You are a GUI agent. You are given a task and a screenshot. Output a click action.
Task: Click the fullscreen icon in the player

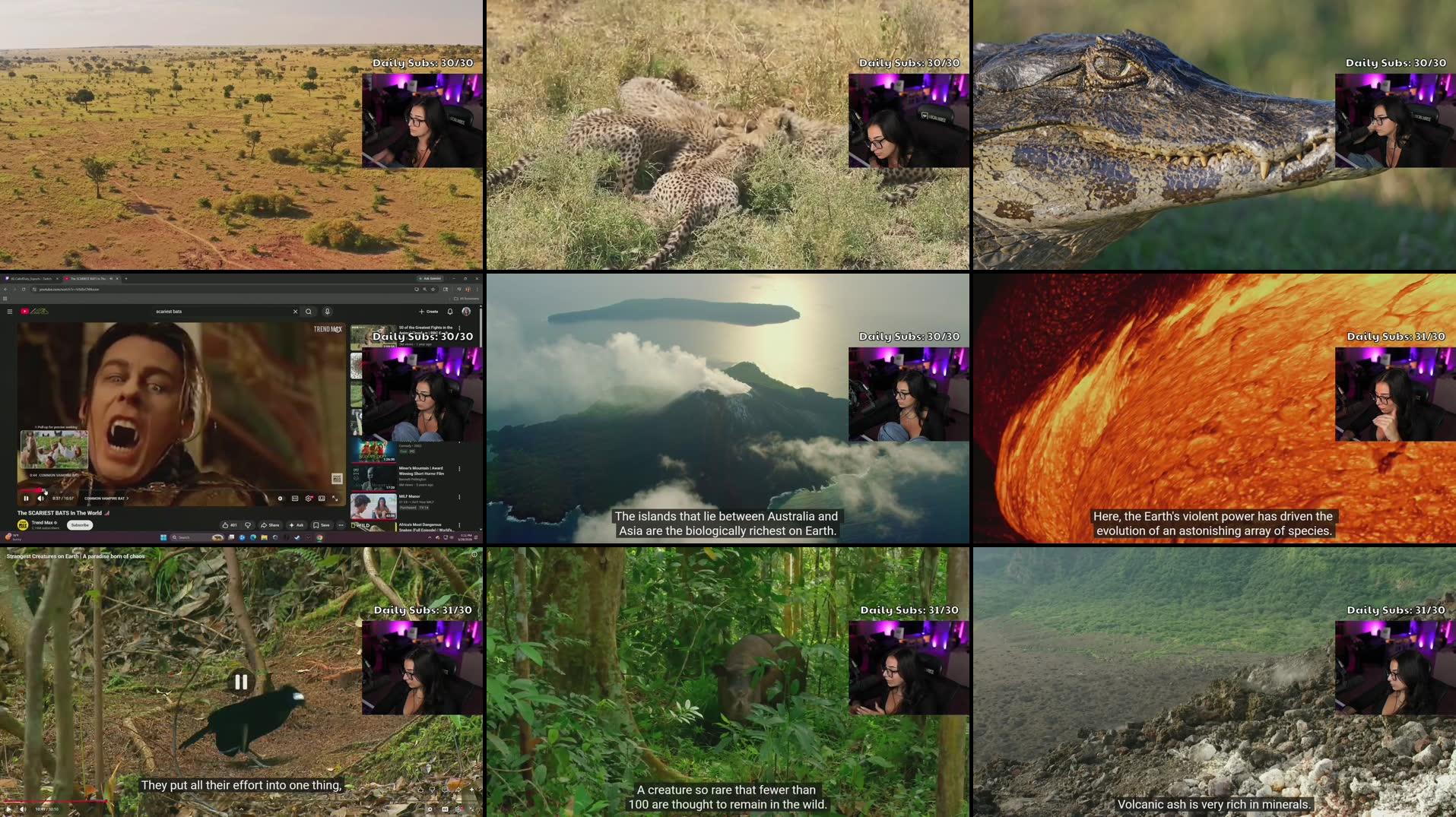pos(336,499)
